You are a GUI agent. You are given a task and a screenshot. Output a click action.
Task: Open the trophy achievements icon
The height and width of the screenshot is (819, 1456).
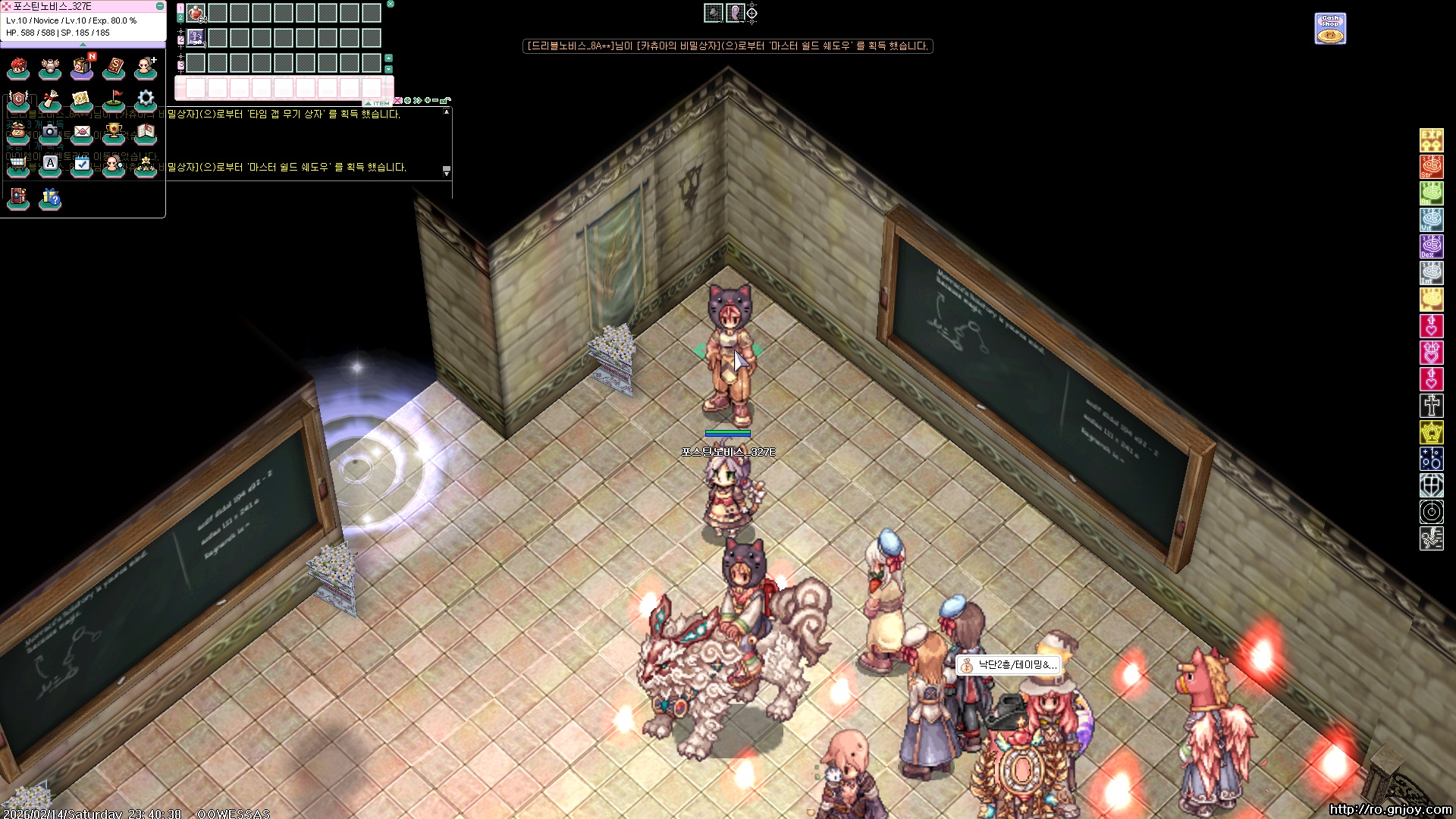[x=114, y=132]
